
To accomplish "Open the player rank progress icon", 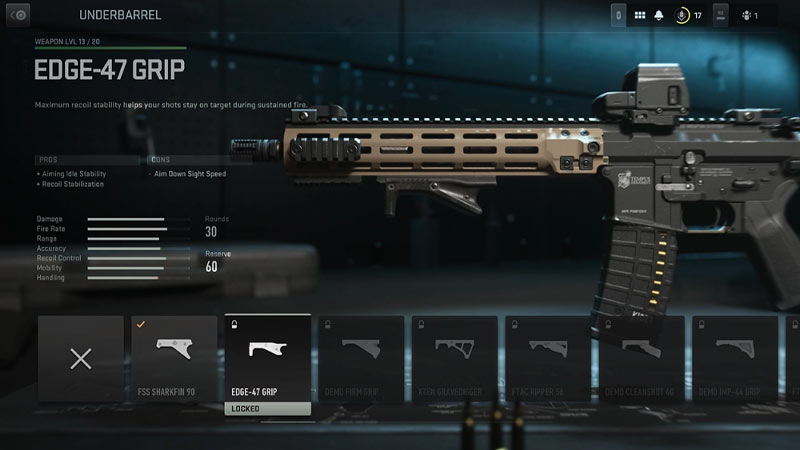I will (x=683, y=15).
